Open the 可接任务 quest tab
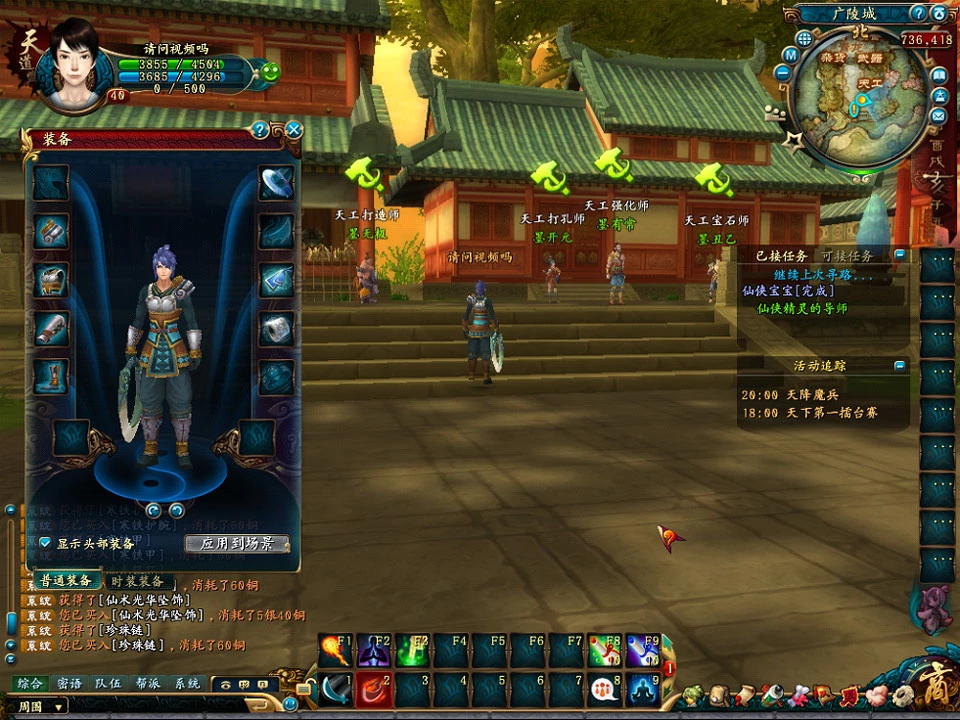960x720 pixels. tap(847, 256)
